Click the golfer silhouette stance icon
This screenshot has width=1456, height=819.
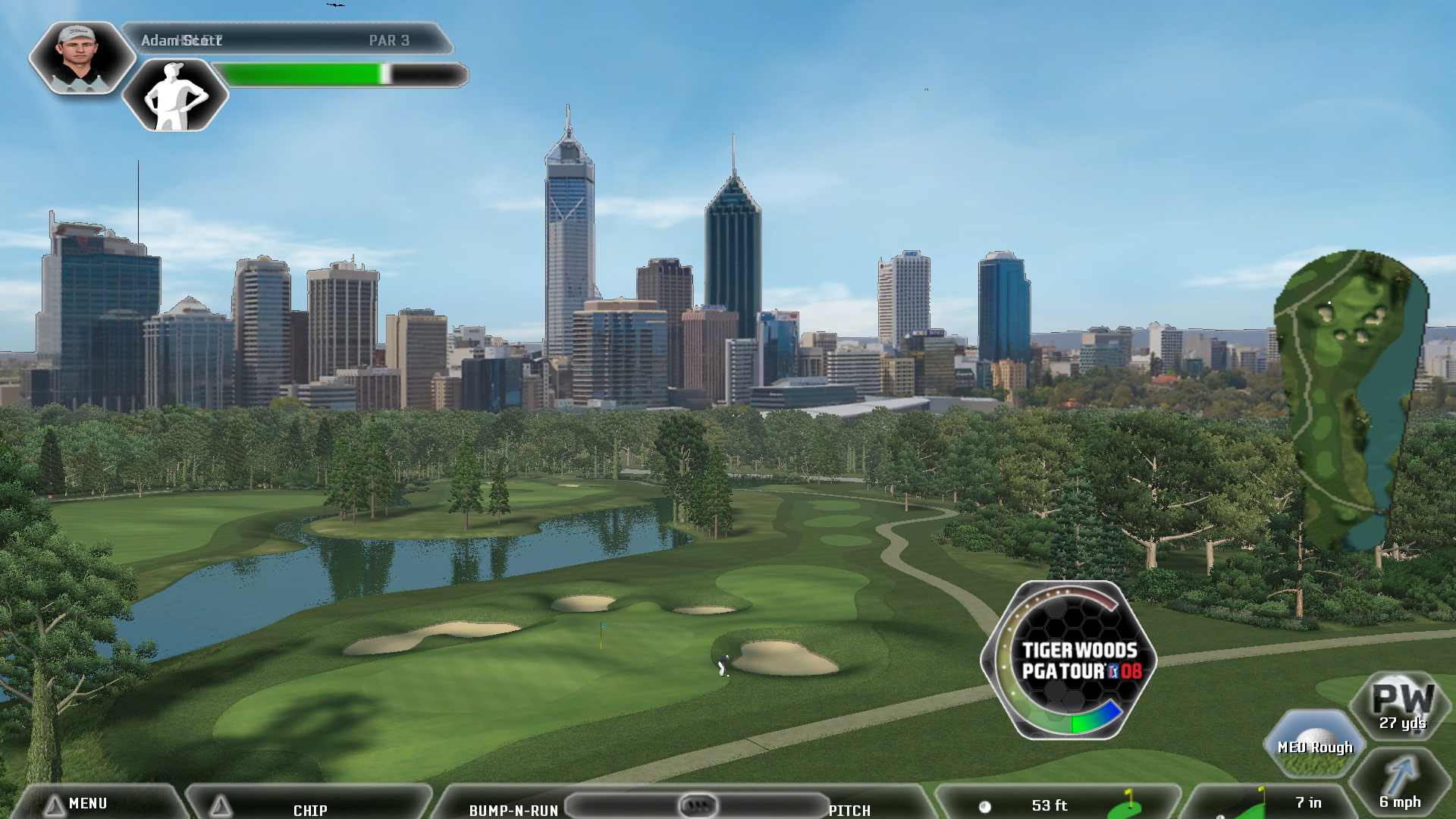pos(175,96)
